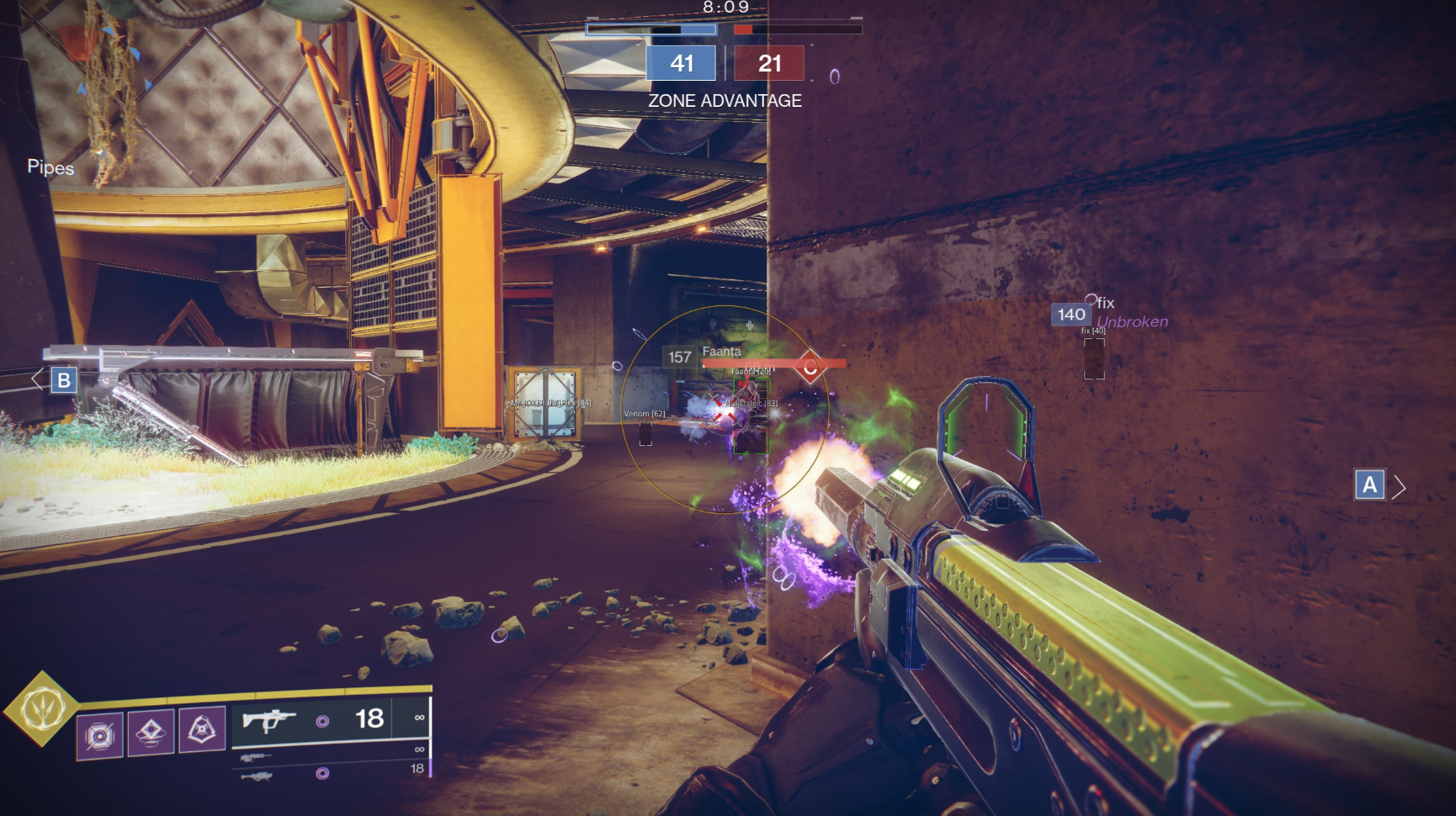Use the grenade ability icon
This screenshot has width=1456, height=816.
100,735
